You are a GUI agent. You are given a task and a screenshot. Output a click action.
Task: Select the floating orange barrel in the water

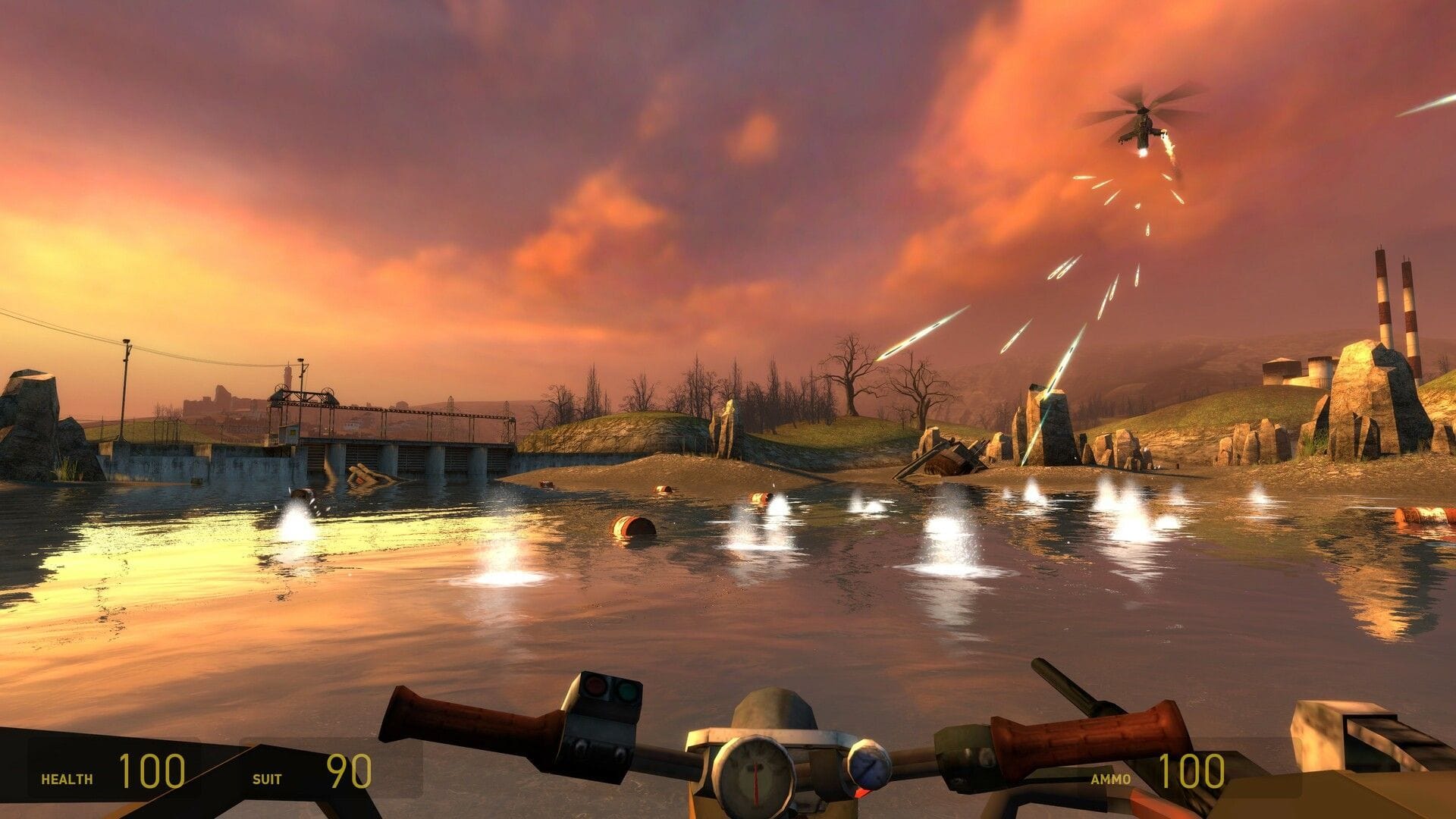click(x=632, y=524)
